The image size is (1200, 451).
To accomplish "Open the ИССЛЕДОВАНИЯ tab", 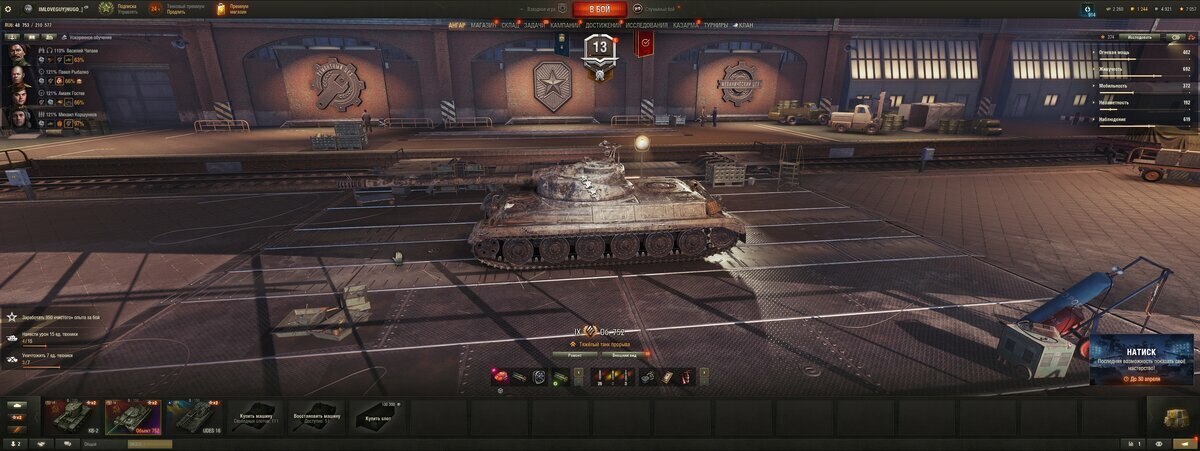I will pos(647,25).
